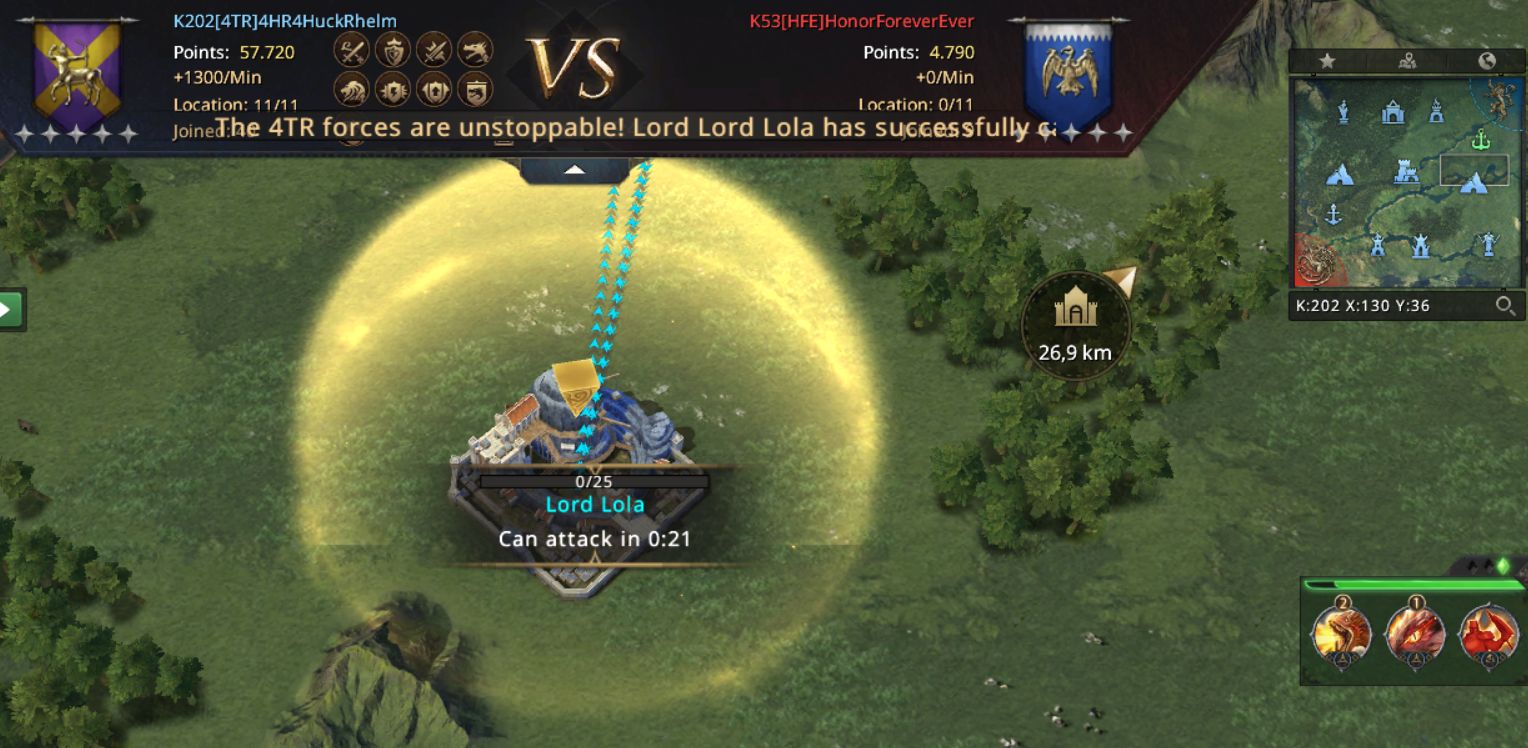1528x748 pixels.
Task: Open the world globe tab above the minimap
Action: point(1487,61)
